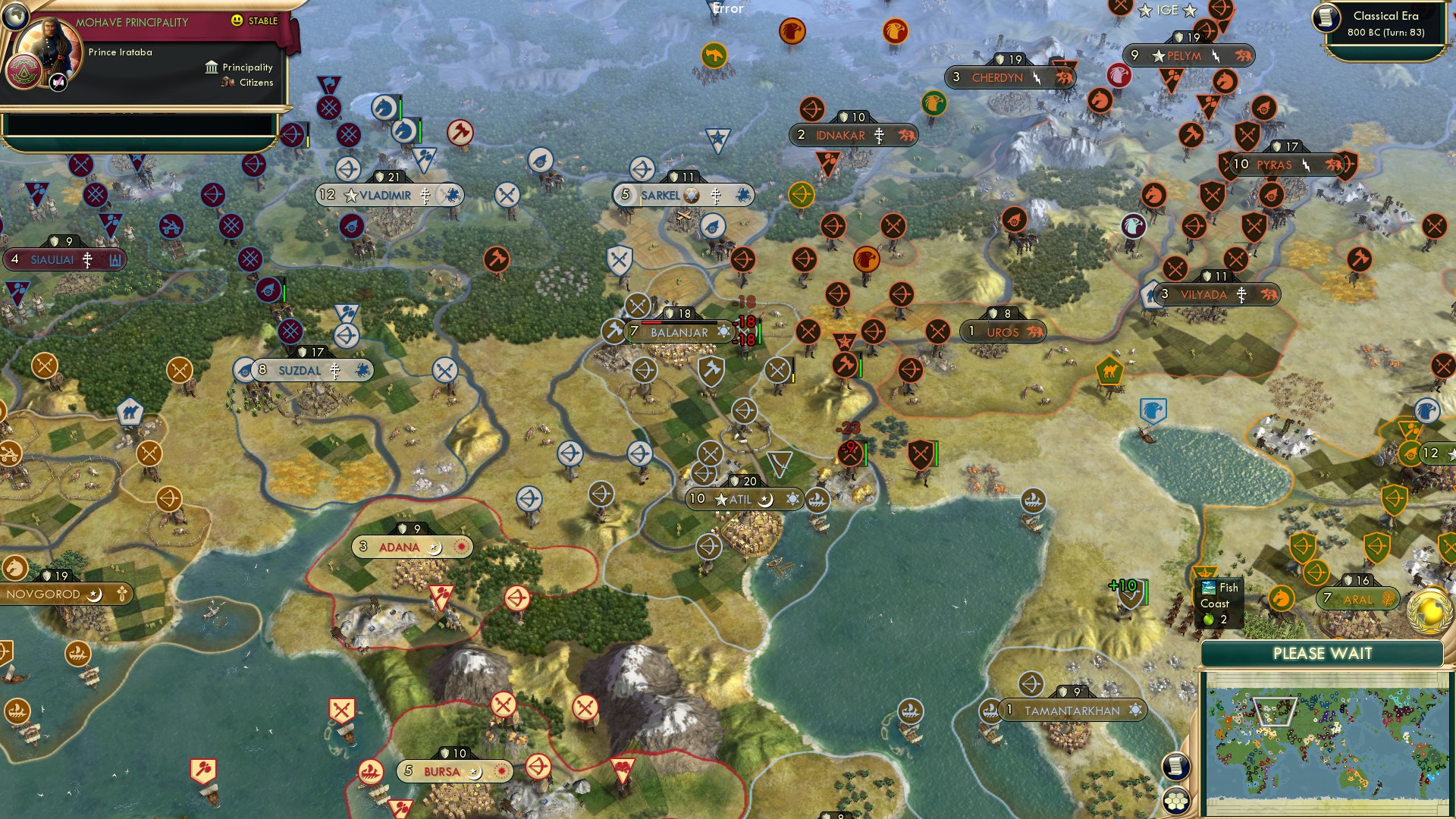
Task: Open the scroll notification icon above the minimap
Action: [x=1177, y=766]
